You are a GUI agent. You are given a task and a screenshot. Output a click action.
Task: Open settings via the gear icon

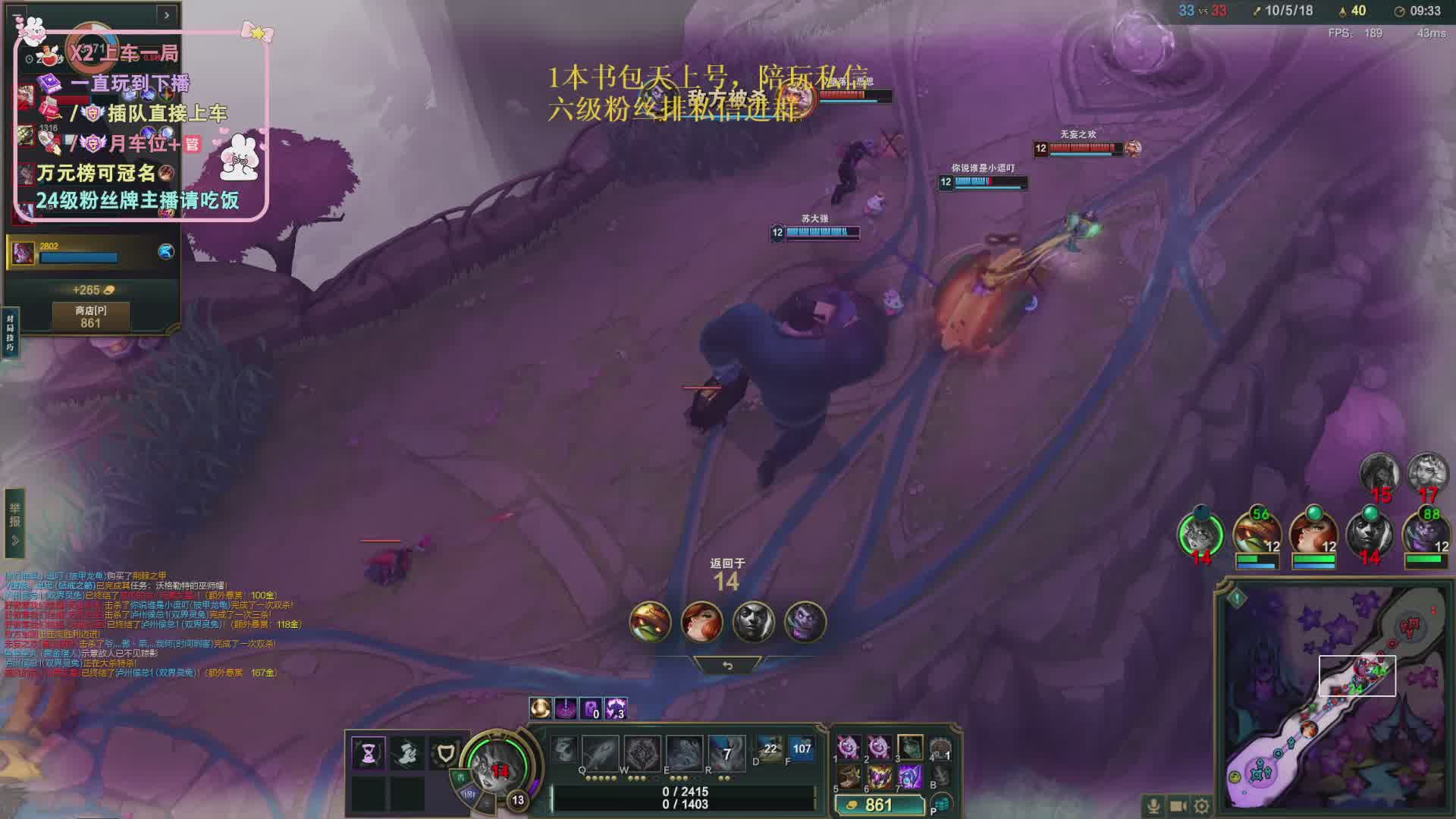pyautogui.click(x=1202, y=806)
